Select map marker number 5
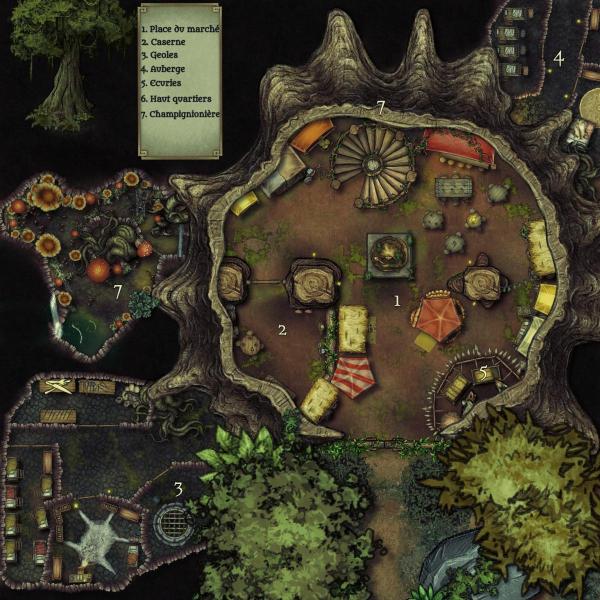The width and height of the screenshot is (600, 600). pyautogui.click(x=484, y=373)
